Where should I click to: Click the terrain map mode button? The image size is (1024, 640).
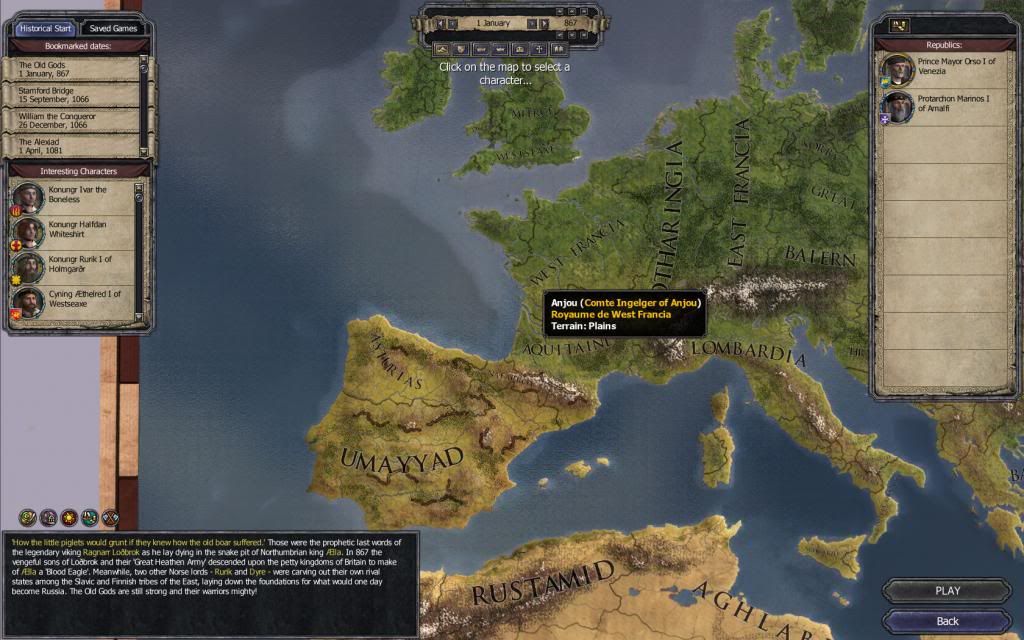442,48
